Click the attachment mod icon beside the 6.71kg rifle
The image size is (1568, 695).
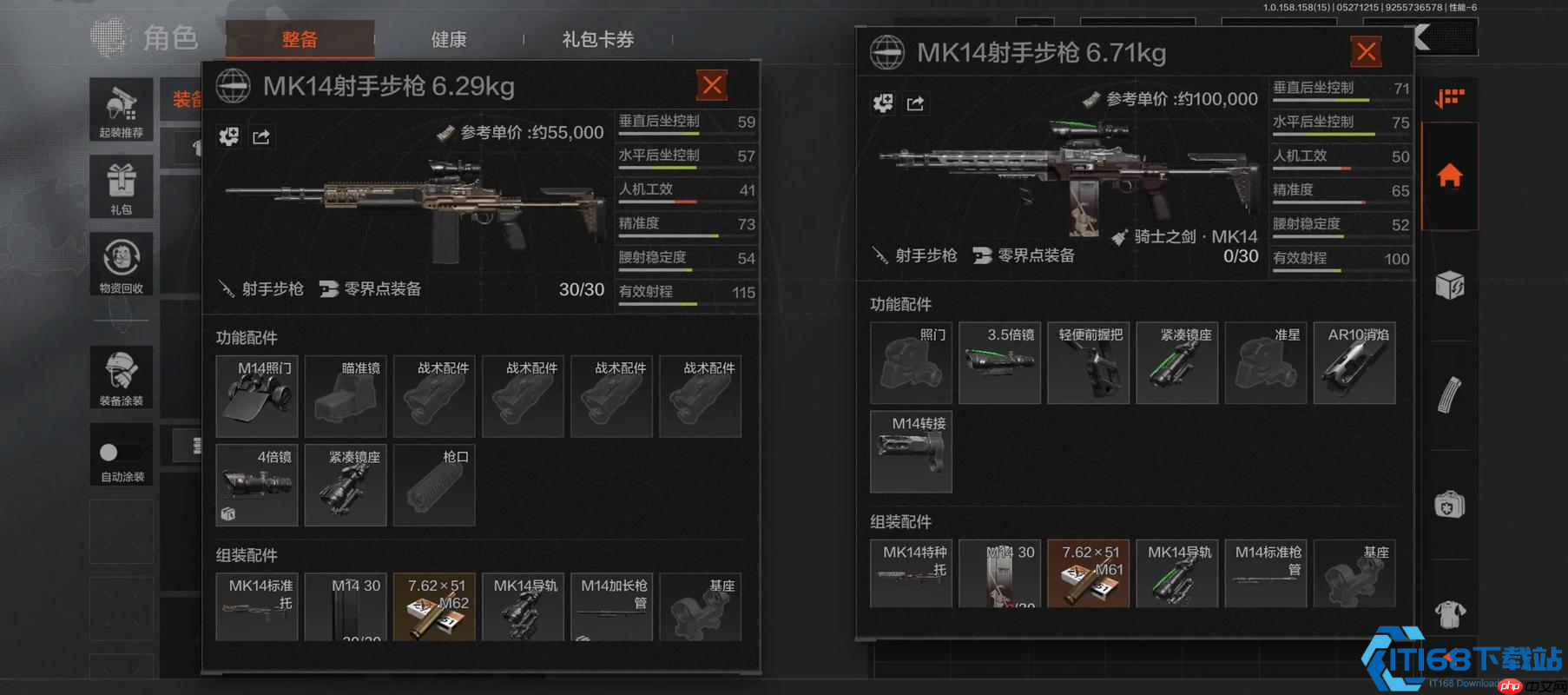883,103
